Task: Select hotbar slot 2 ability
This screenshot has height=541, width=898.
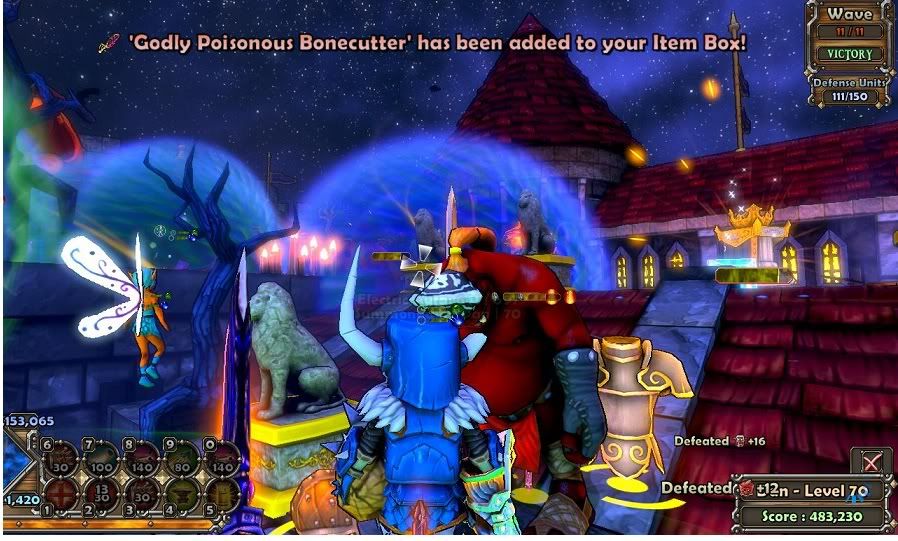Action: [100, 493]
